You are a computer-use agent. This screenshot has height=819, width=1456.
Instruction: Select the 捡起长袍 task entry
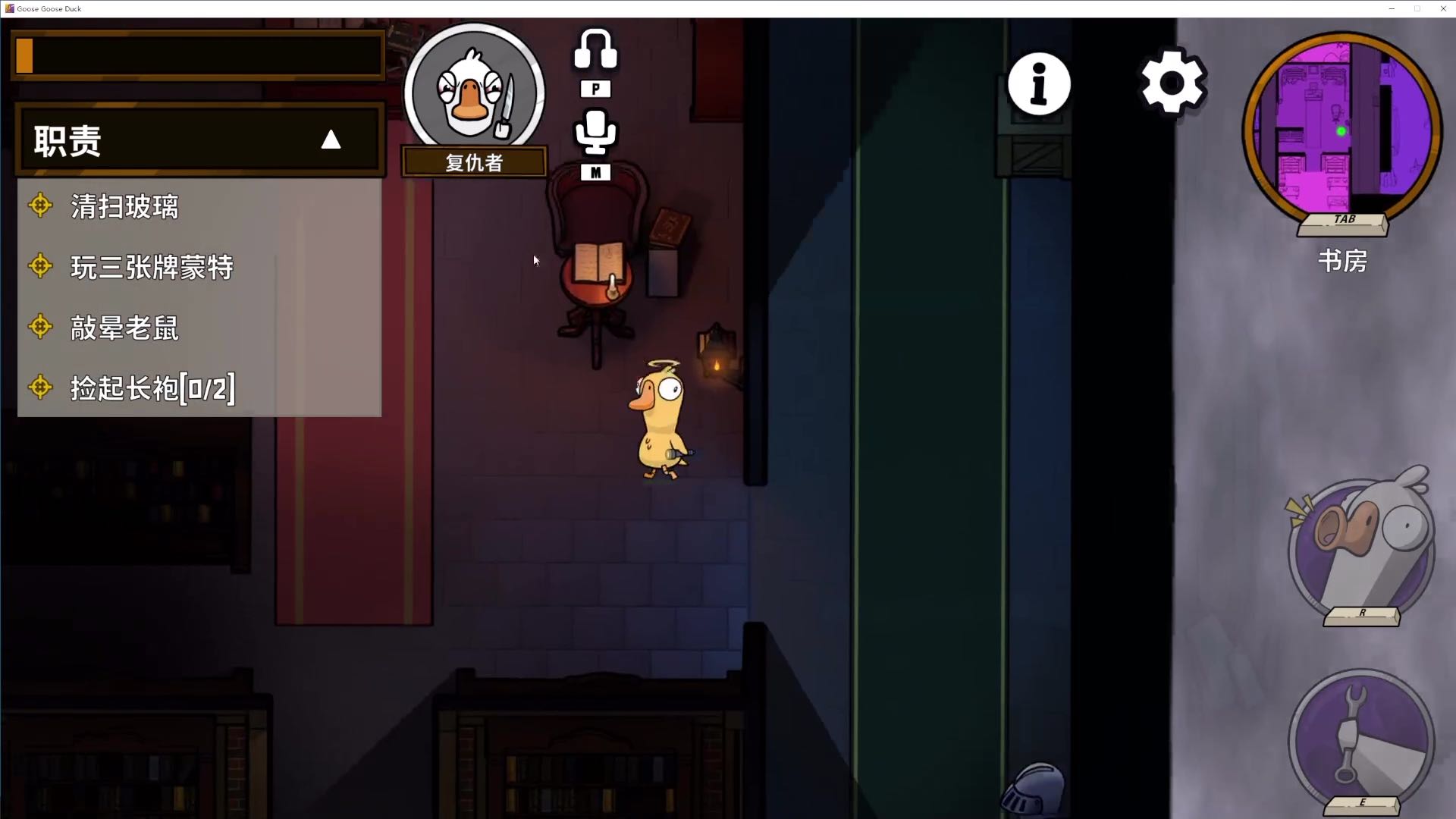[x=152, y=388]
